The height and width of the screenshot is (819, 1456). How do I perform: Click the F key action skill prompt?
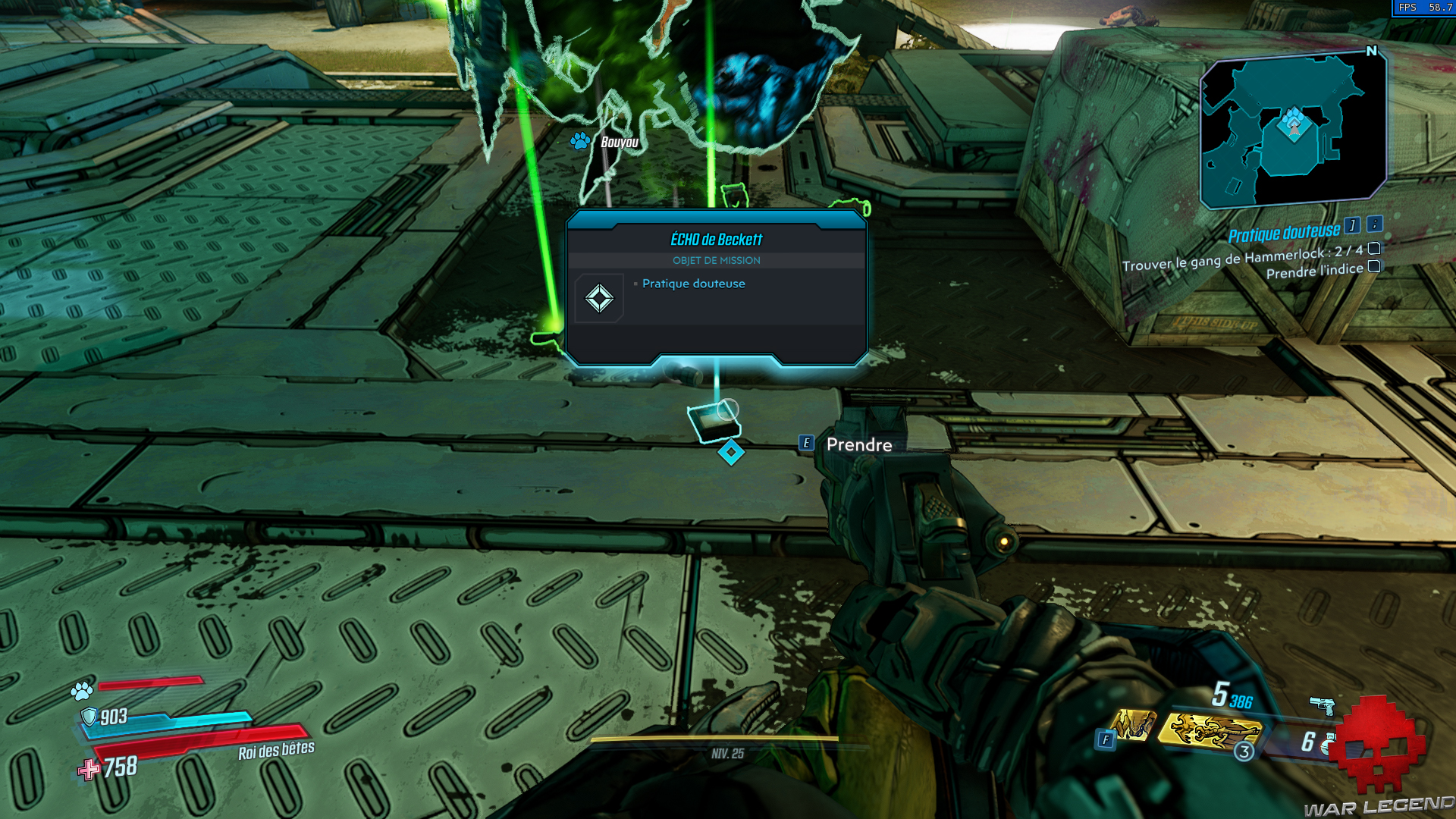pos(1106,737)
